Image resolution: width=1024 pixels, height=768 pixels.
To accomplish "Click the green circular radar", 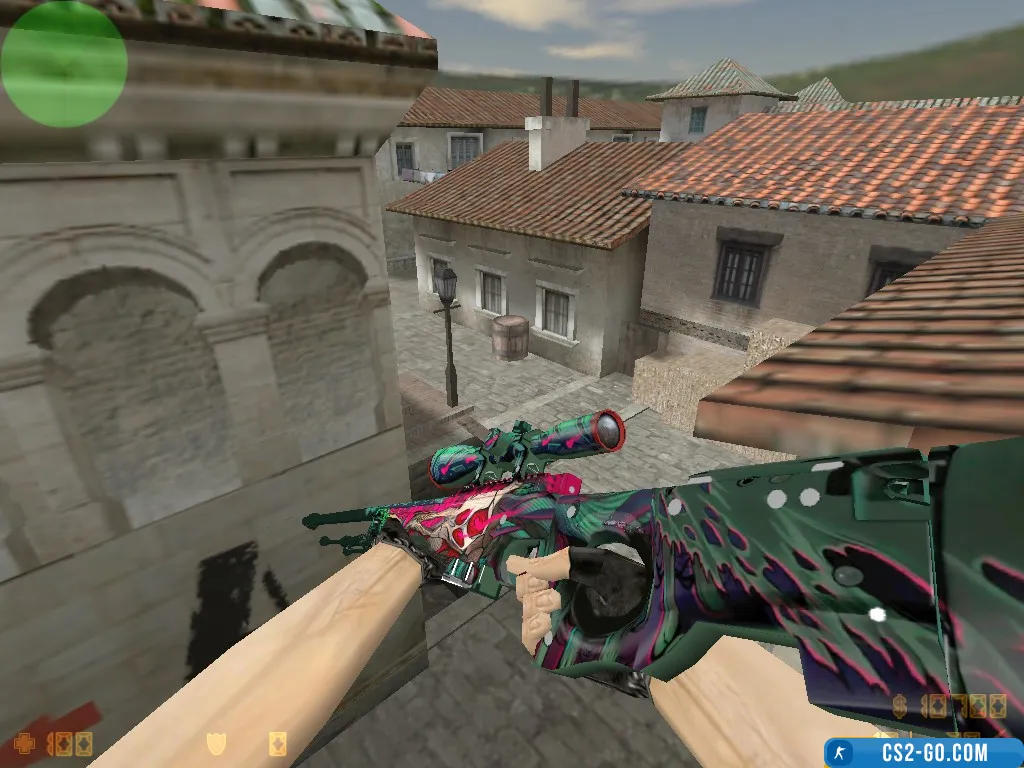I will click(x=64, y=64).
